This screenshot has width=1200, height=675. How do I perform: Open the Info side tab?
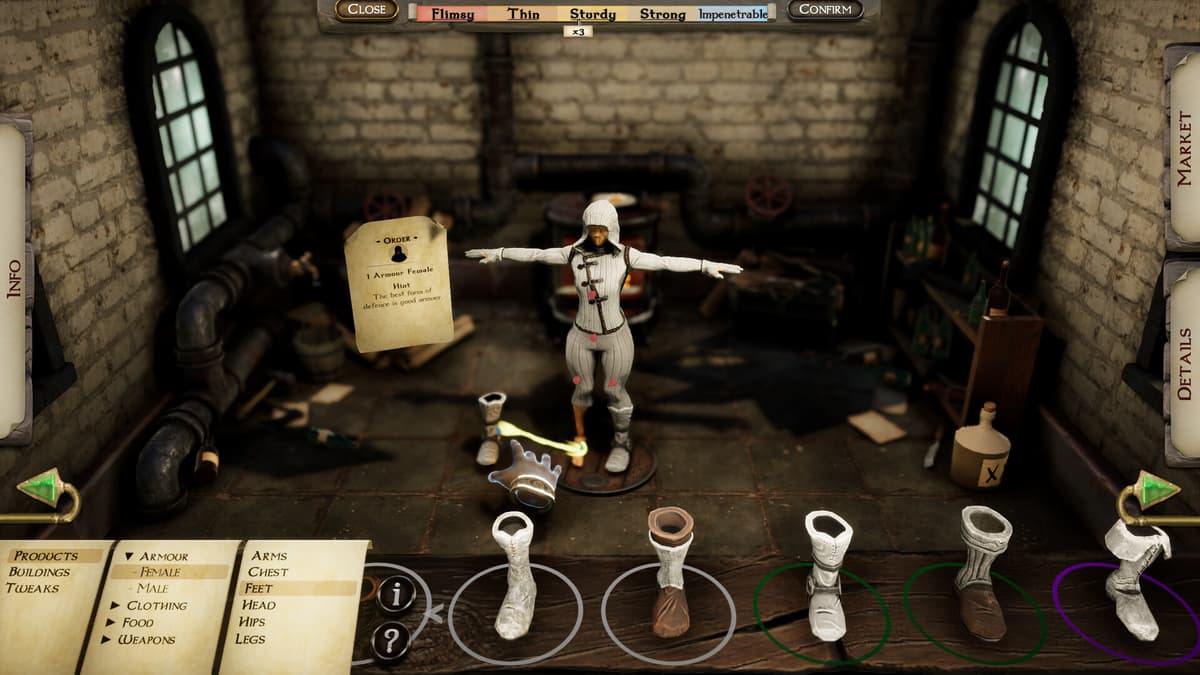pos(14,278)
